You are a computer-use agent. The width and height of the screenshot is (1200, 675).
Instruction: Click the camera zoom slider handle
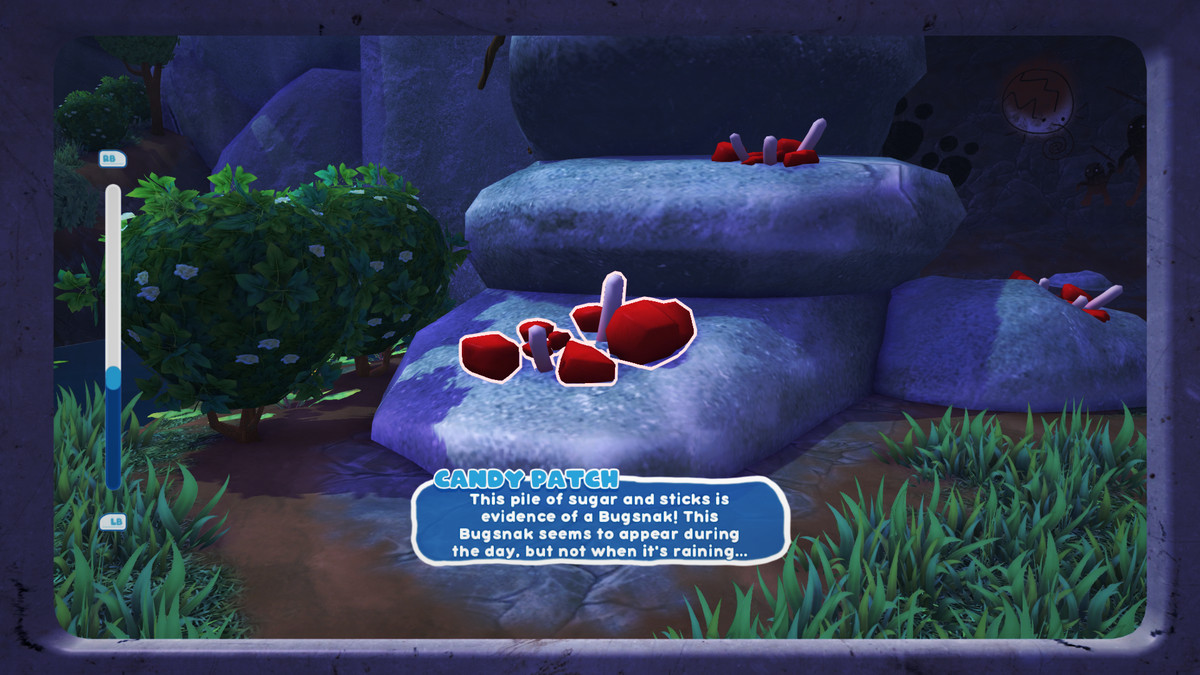113,377
